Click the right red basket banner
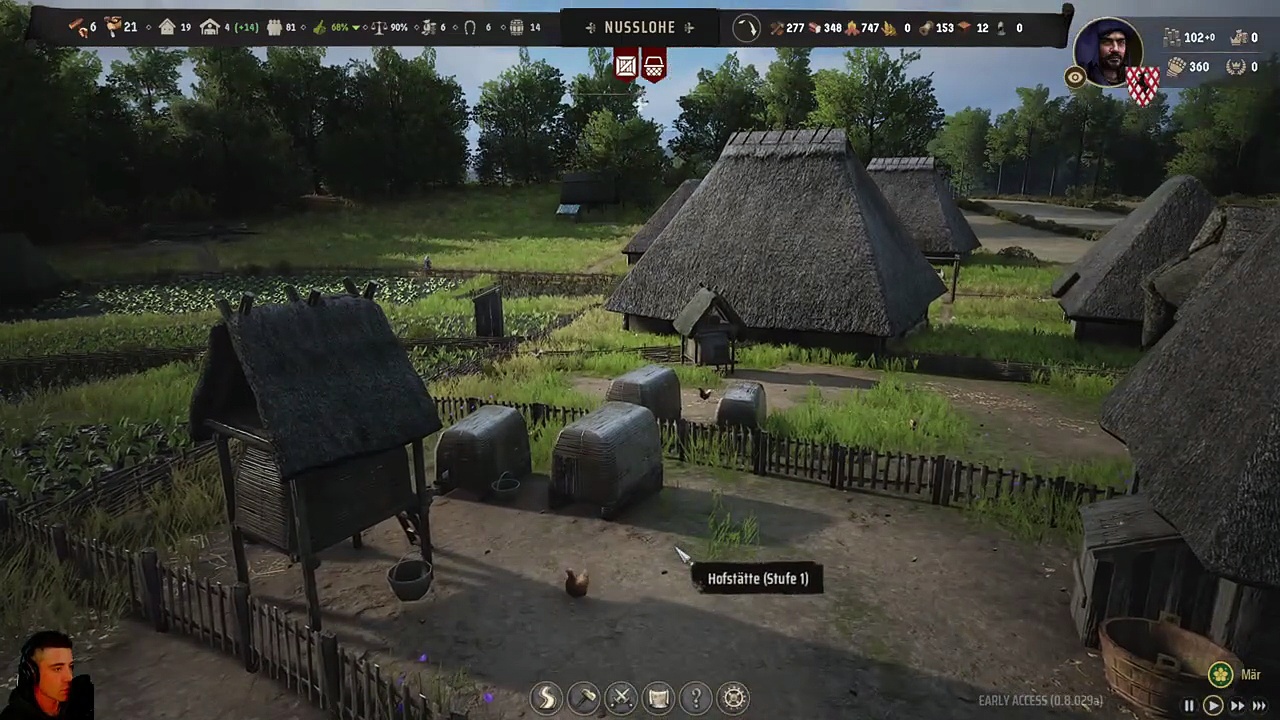 pos(654,66)
